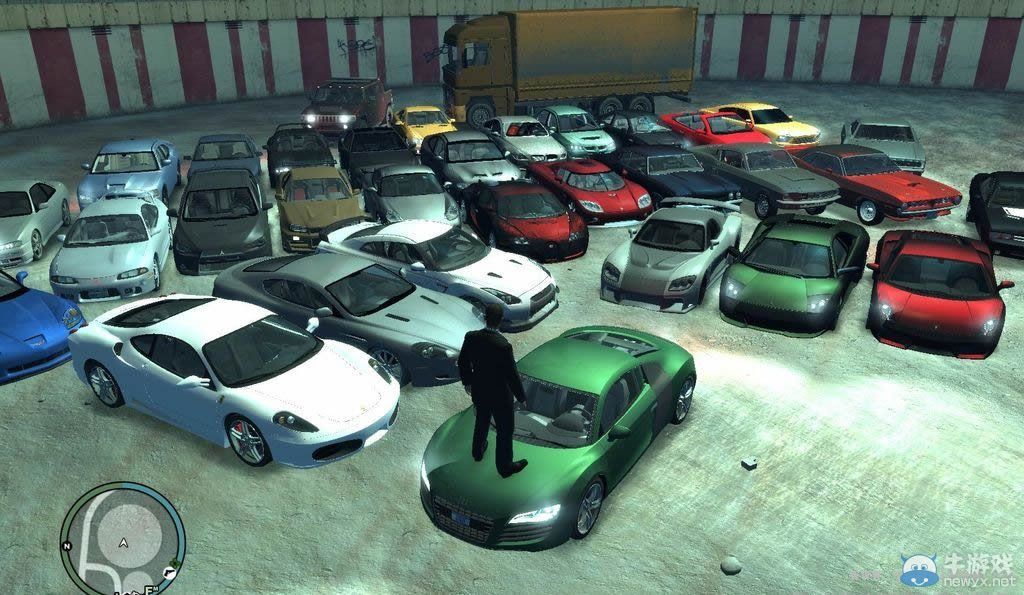This screenshot has height=595, width=1024.
Task: Select the north compass marker on the radar
Action: click(x=66, y=547)
